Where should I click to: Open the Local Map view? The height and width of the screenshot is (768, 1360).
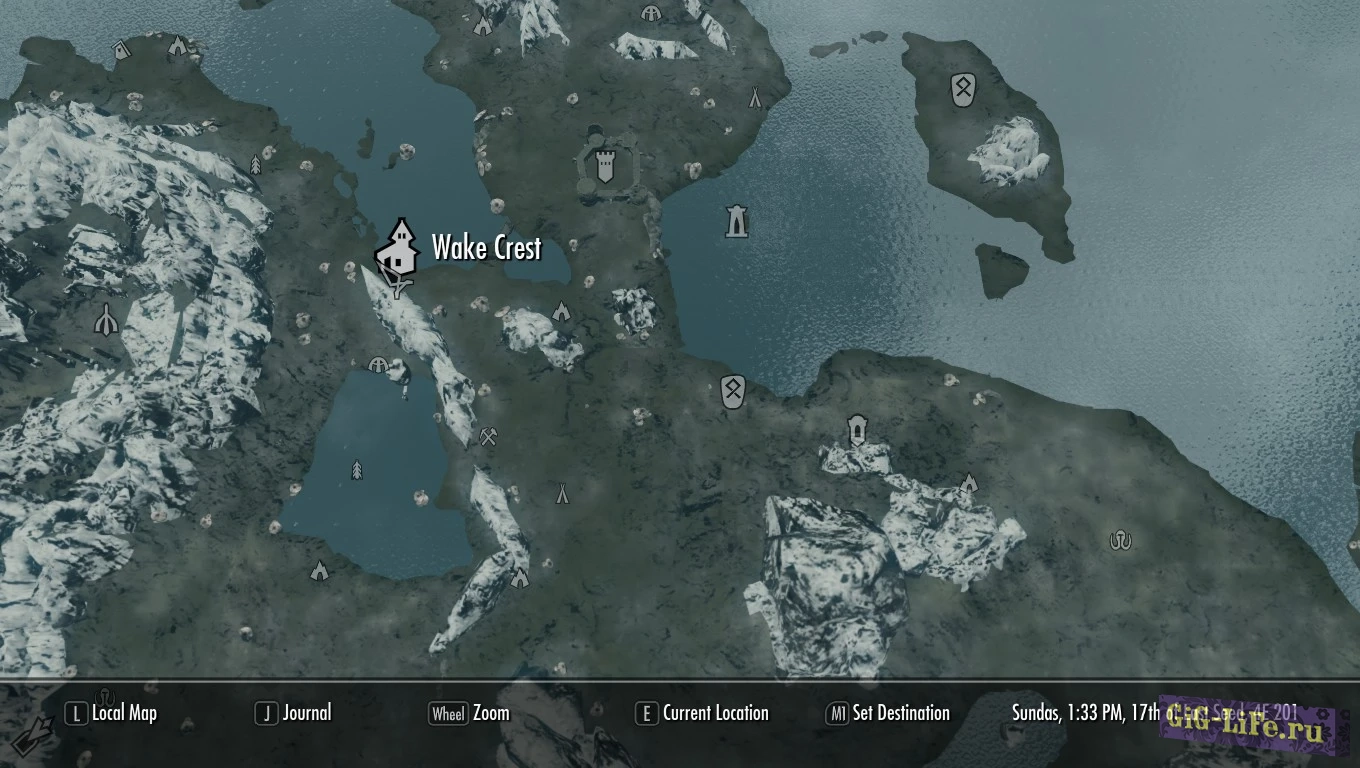pos(112,713)
